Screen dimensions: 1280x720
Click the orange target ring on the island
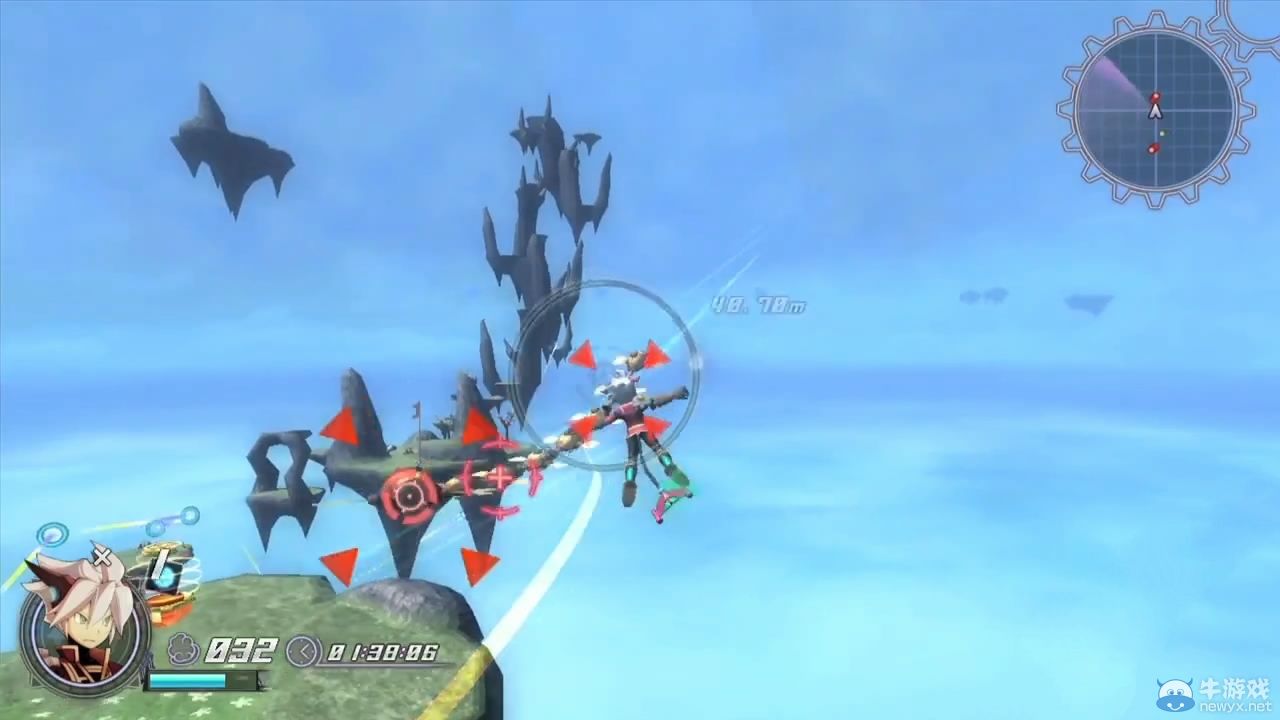[409, 493]
